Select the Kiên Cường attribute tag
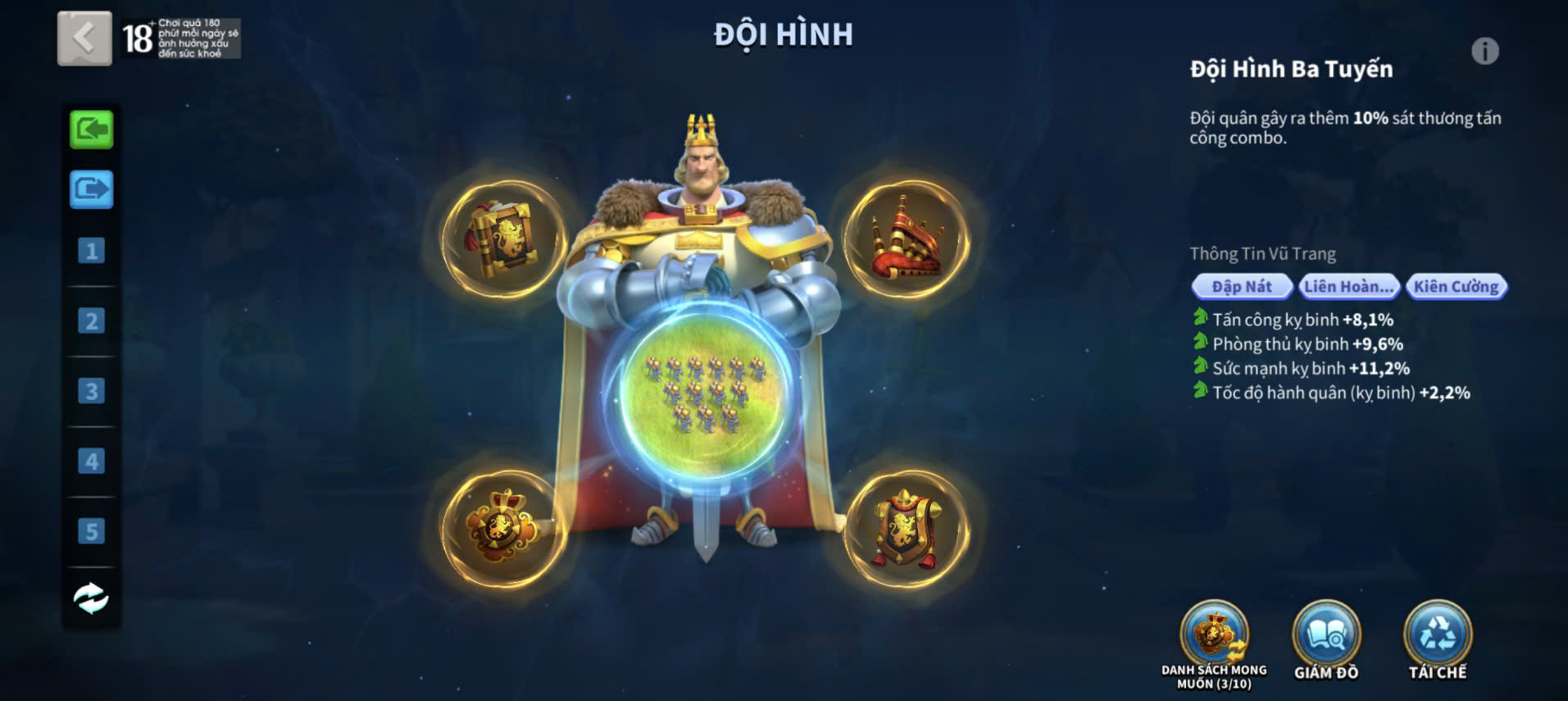 pos(1456,286)
